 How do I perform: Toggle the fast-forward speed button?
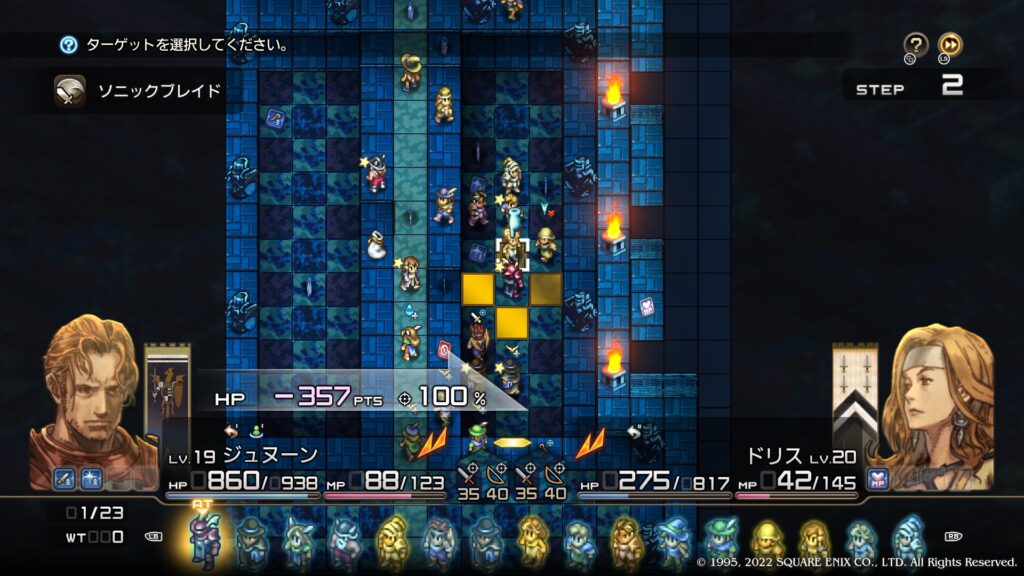[x=950, y=45]
